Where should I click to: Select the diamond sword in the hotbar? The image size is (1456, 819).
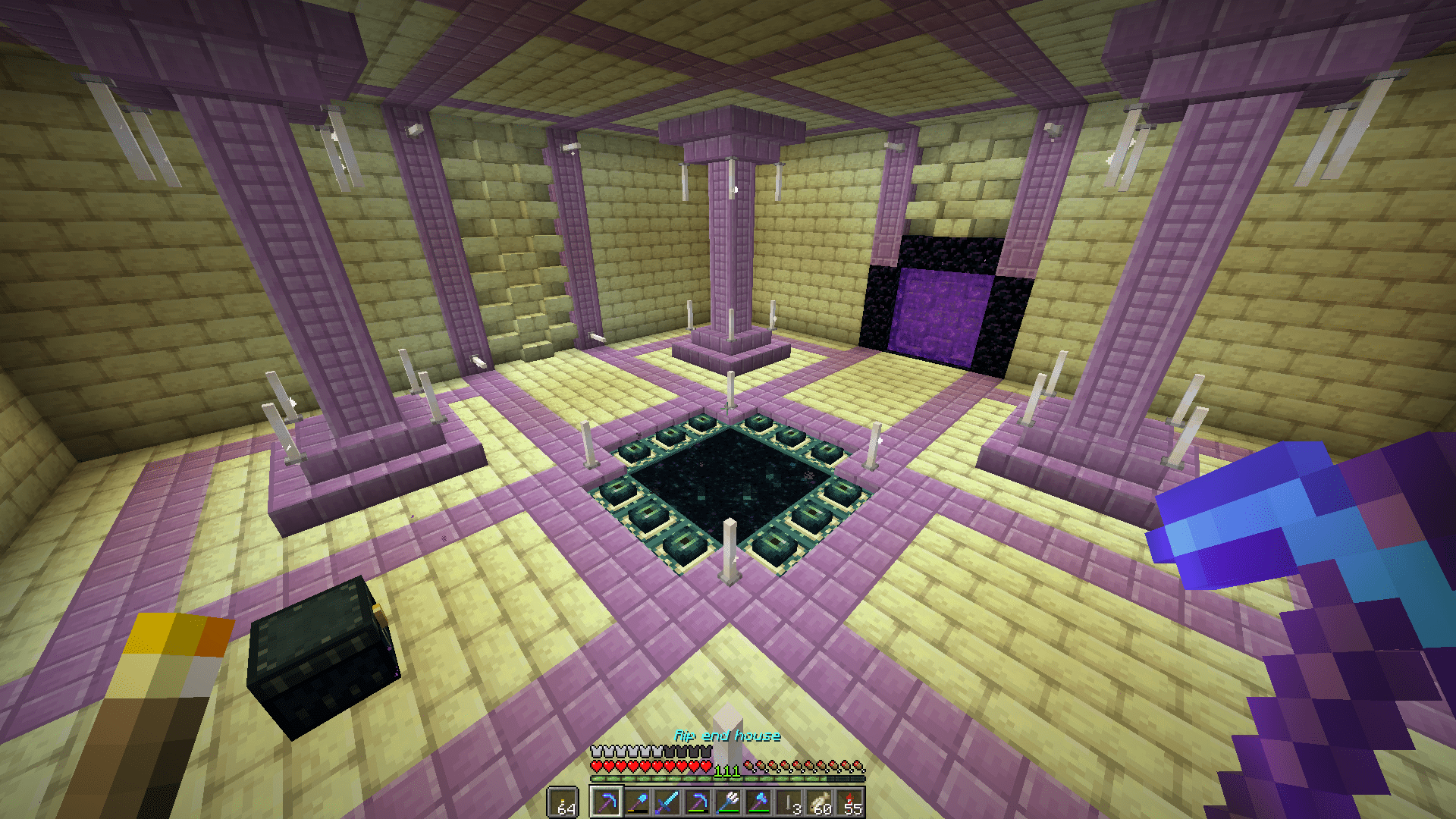click(666, 802)
